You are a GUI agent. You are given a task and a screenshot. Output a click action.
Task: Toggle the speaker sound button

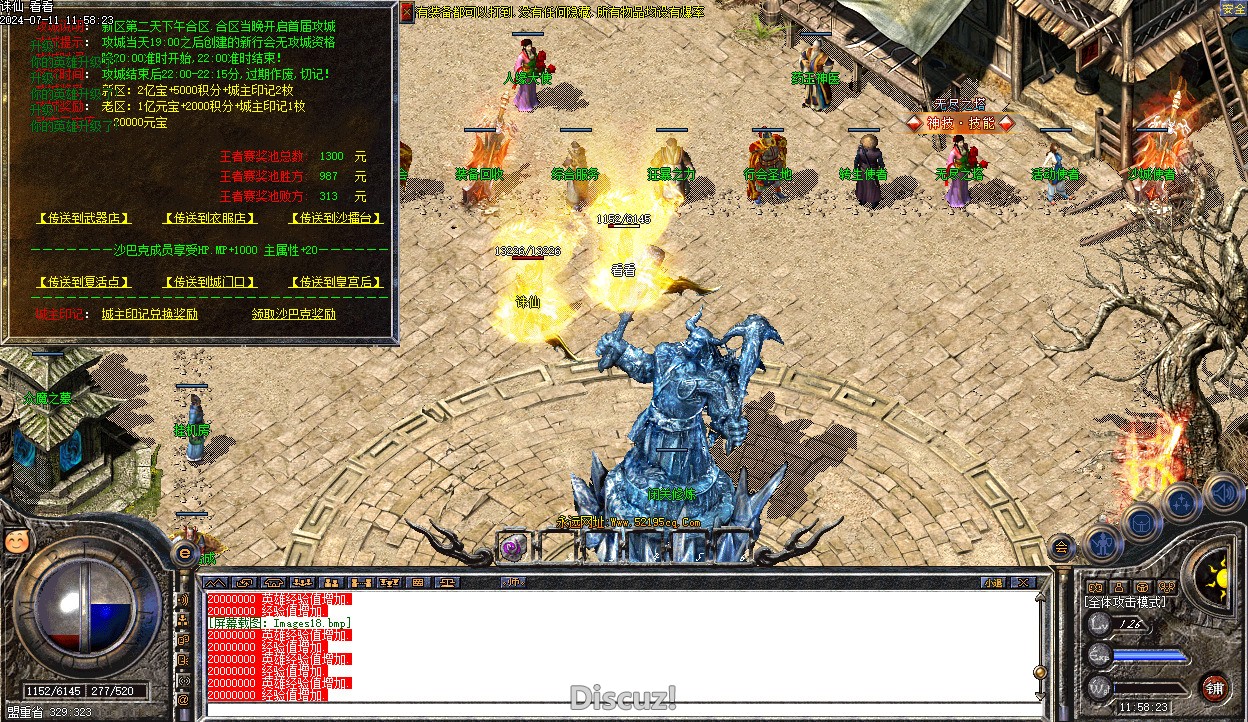click(1222, 492)
